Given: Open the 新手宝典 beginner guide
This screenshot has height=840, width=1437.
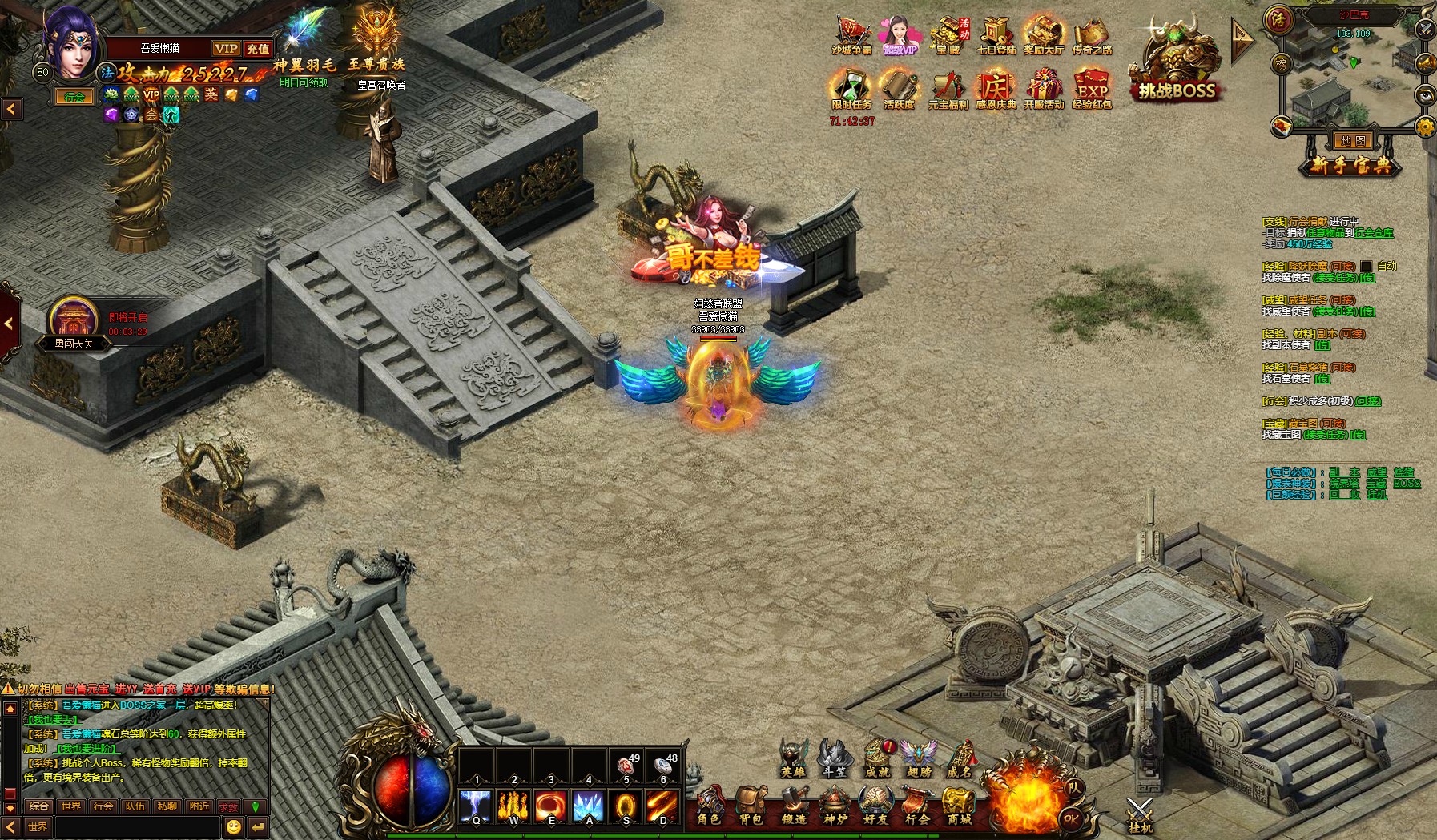Looking at the screenshot, I should coord(1353,165).
